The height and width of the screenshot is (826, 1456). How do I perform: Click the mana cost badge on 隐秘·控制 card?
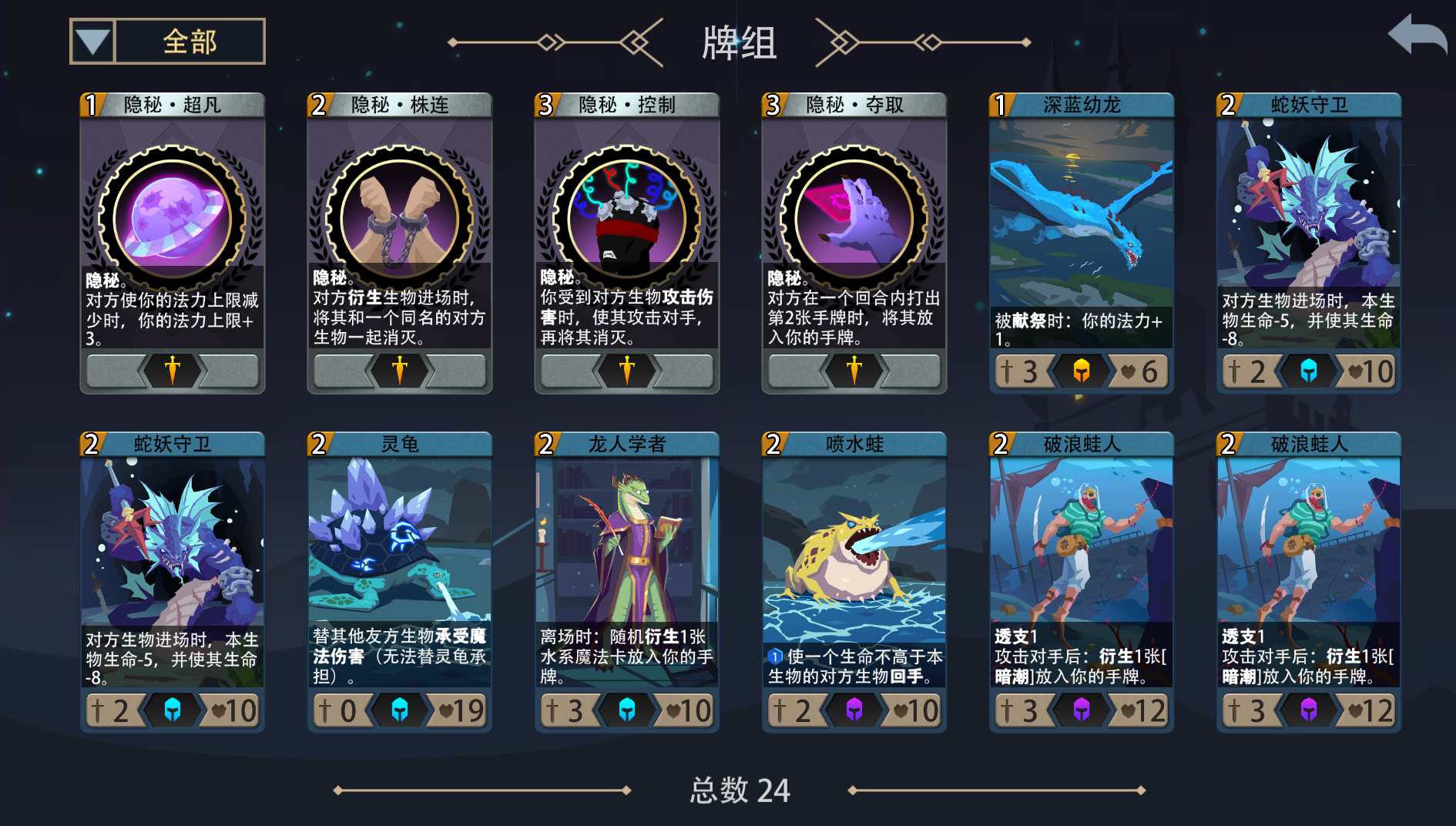(545, 102)
